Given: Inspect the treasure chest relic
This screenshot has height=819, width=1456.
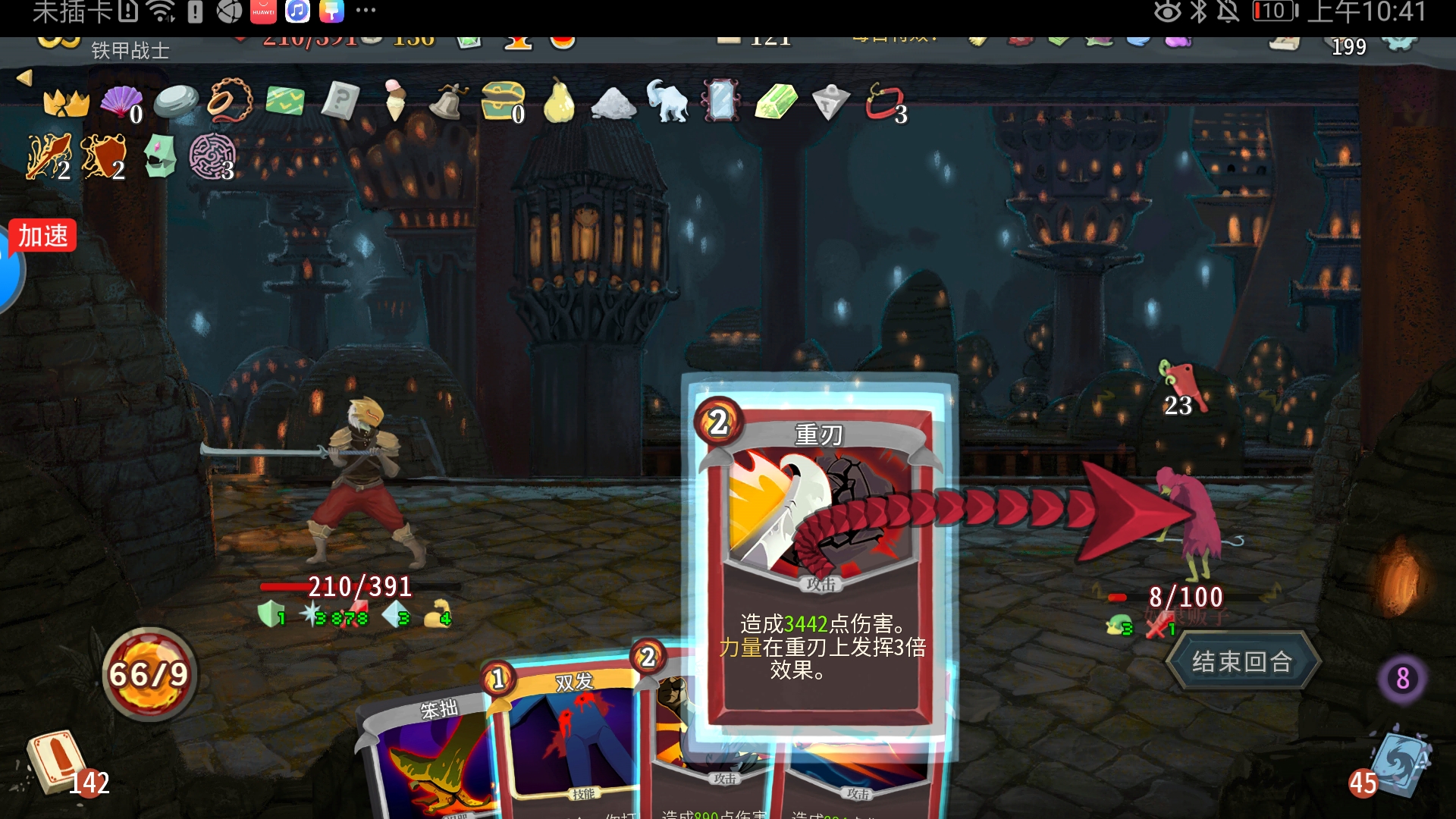Looking at the screenshot, I should tap(503, 100).
